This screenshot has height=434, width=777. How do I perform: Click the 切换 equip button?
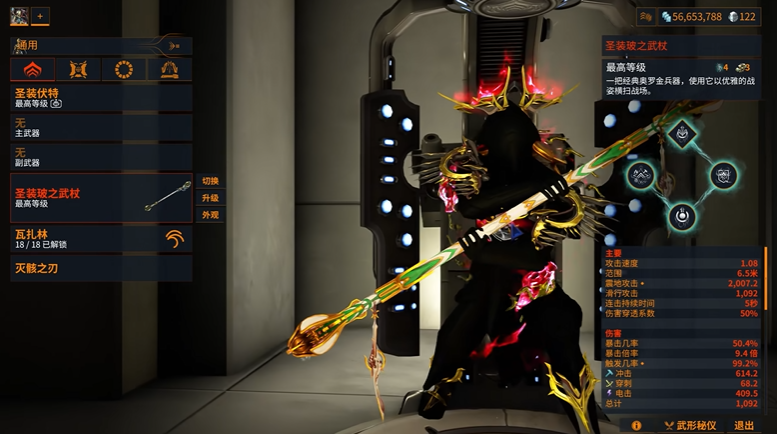pyautogui.click(x=210, y=181)
